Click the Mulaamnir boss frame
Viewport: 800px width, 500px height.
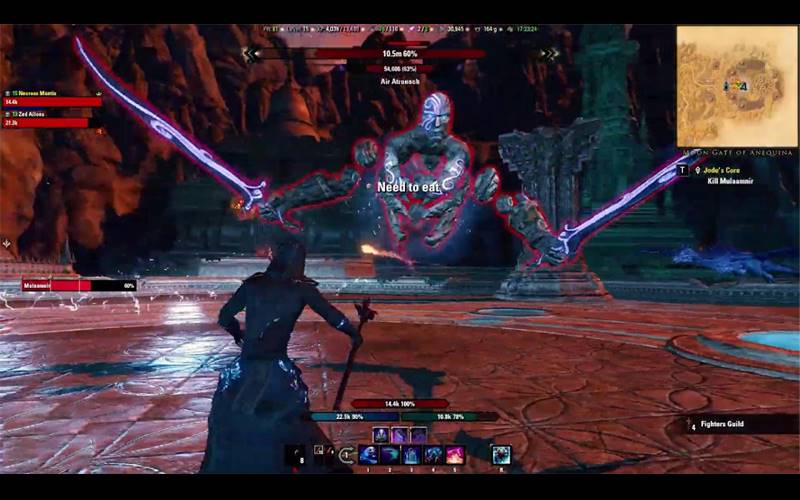click(x=78, y=285)
